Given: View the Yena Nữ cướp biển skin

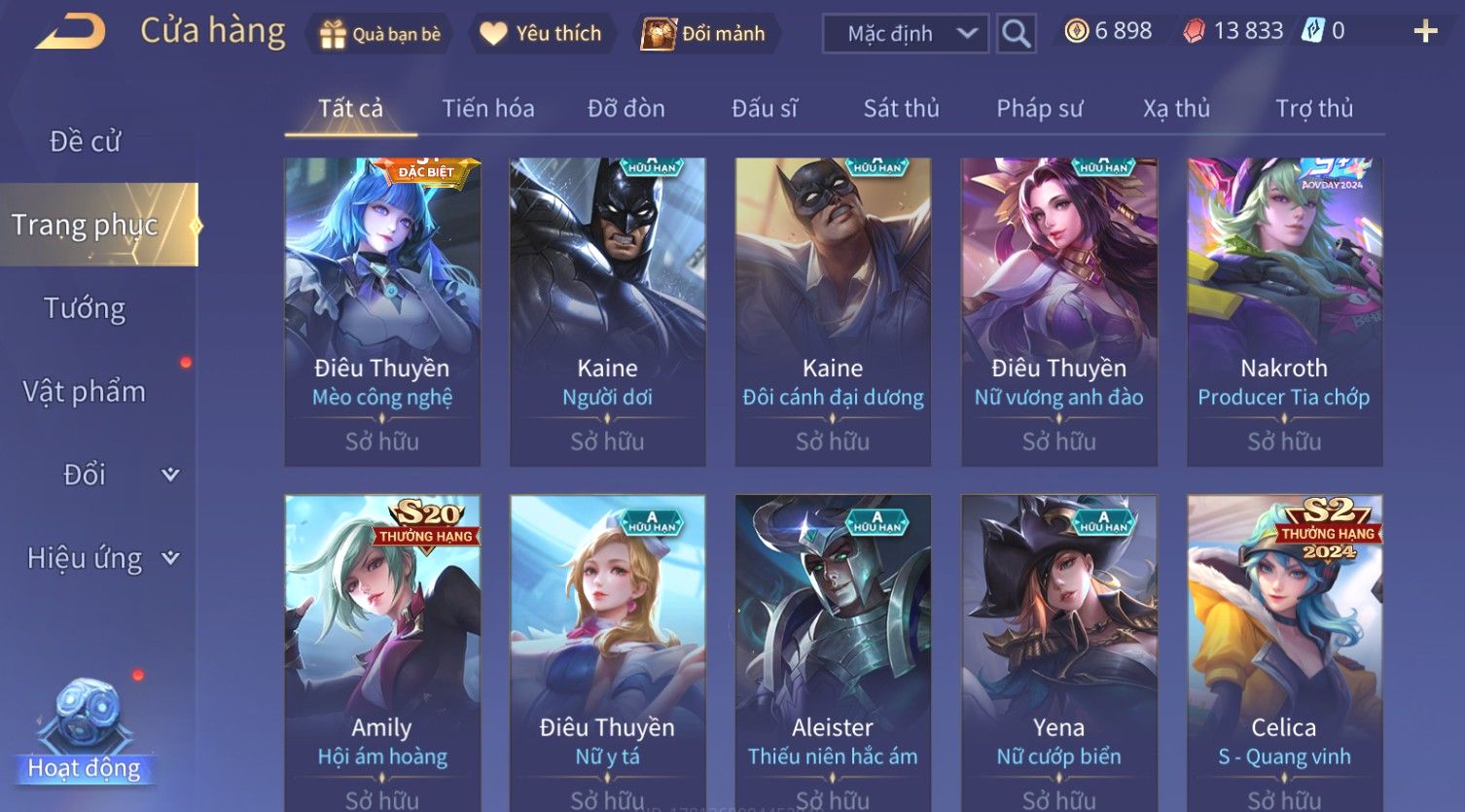Looking at the screenshot, I should pyautogui.click(x=1058, y=652).
